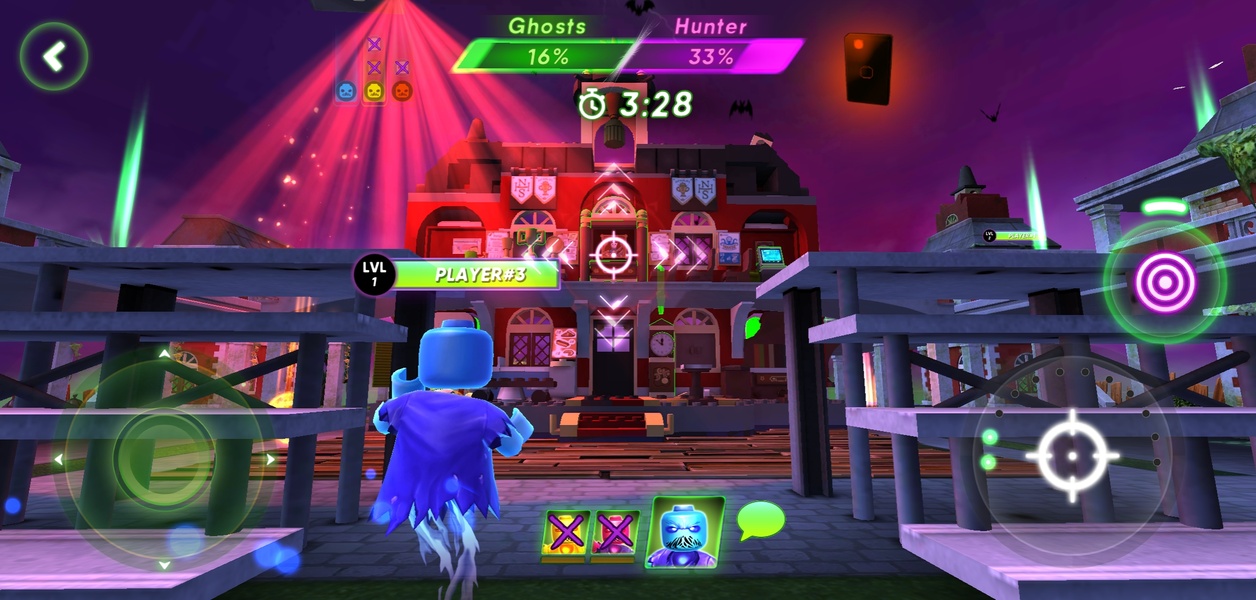Tap the green movement joystick
The width and height of the screenshot is (1256, 600).
(x=164, y=459)
